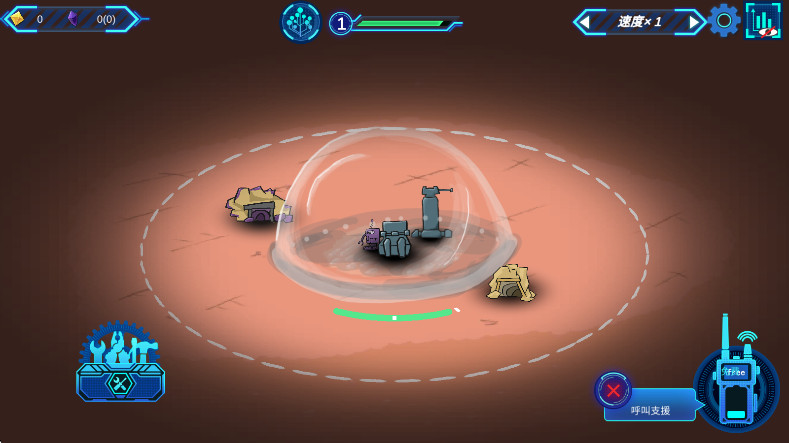The width and height of the screenshot is (789, 443).
Task: Cancel the call support prompt
Action: pyautogui.click(x=613, y=390)
